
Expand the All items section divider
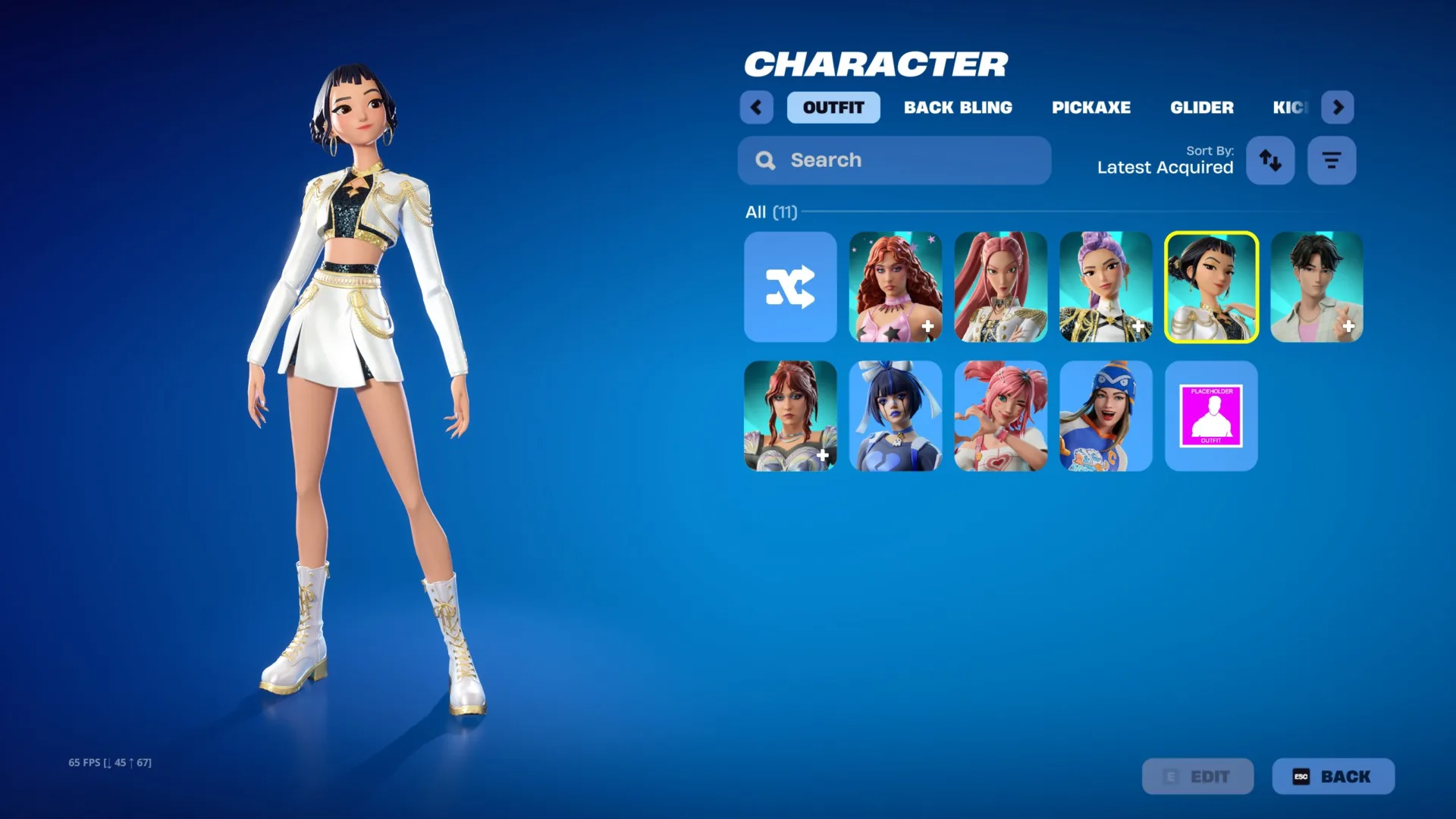(772, 212)
